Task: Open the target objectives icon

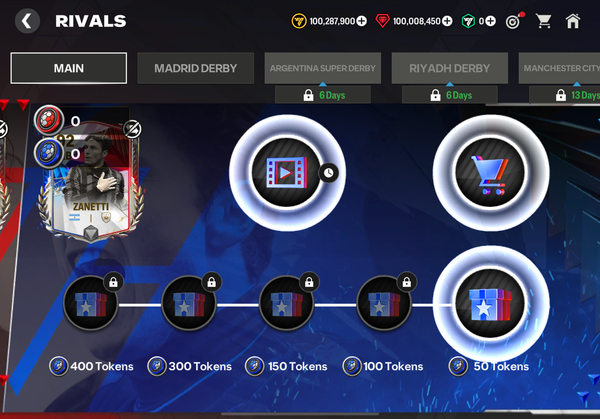Action: pos(513,20)
